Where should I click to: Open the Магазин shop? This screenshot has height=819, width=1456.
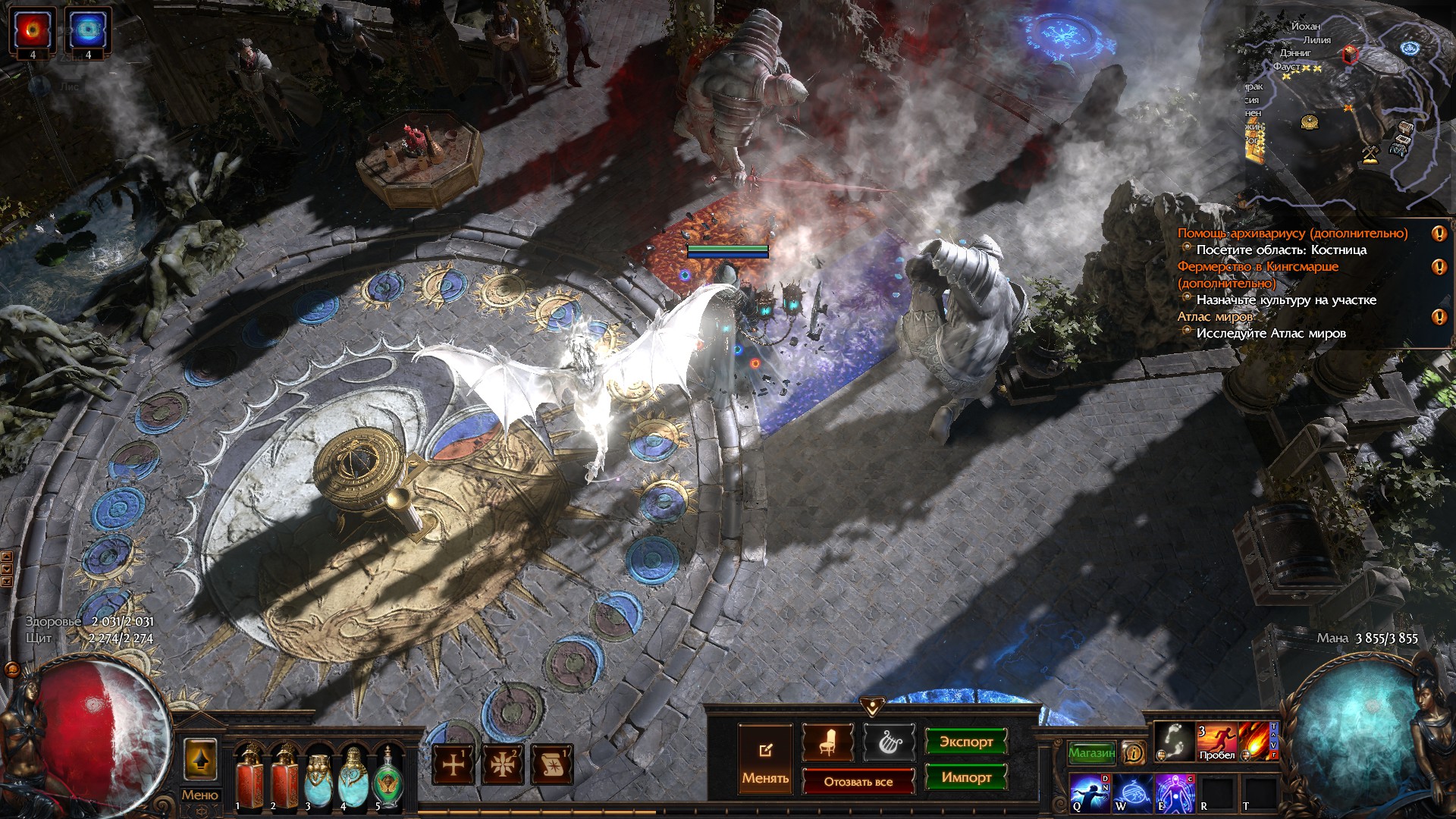coord(1091,752)
